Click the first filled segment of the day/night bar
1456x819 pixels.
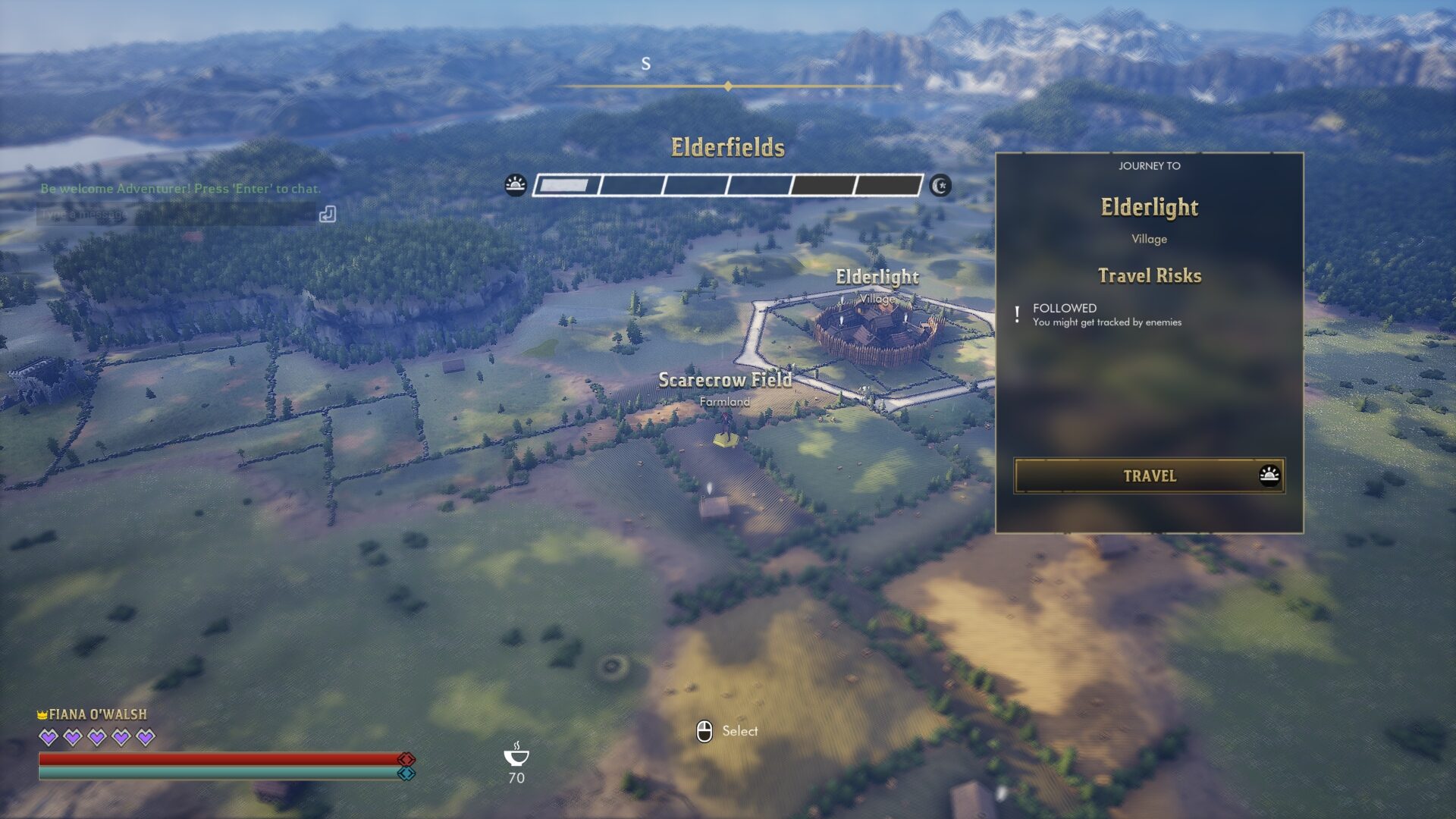tap(565, 184)
